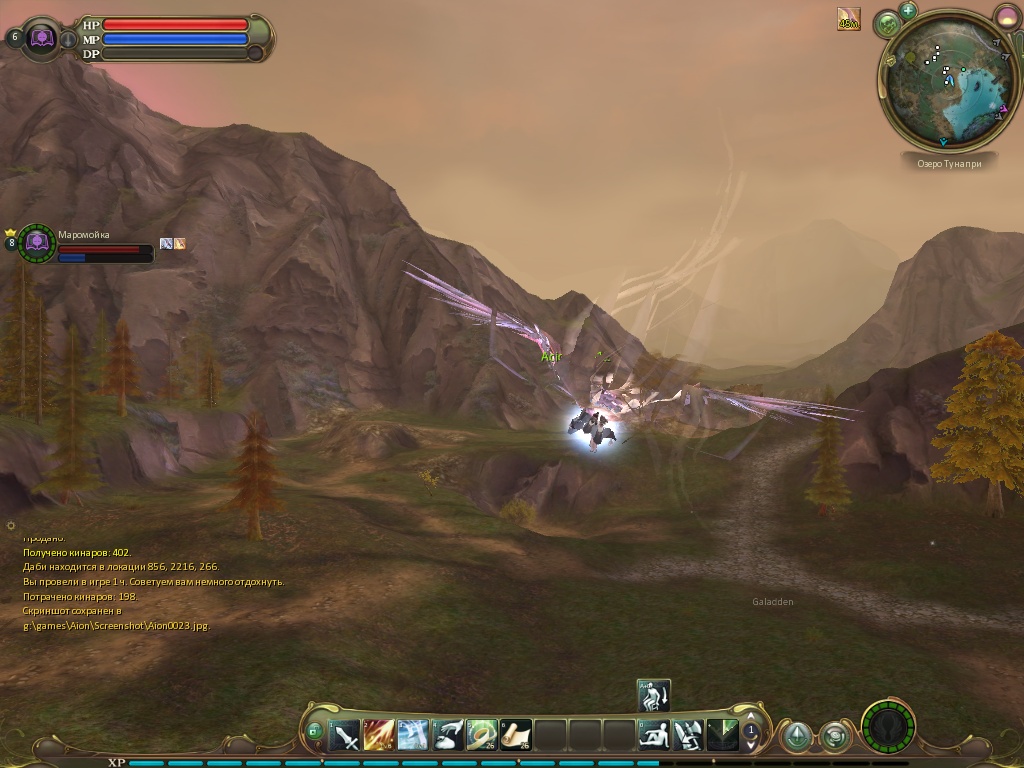Use the blue ice skill icon

413,736
